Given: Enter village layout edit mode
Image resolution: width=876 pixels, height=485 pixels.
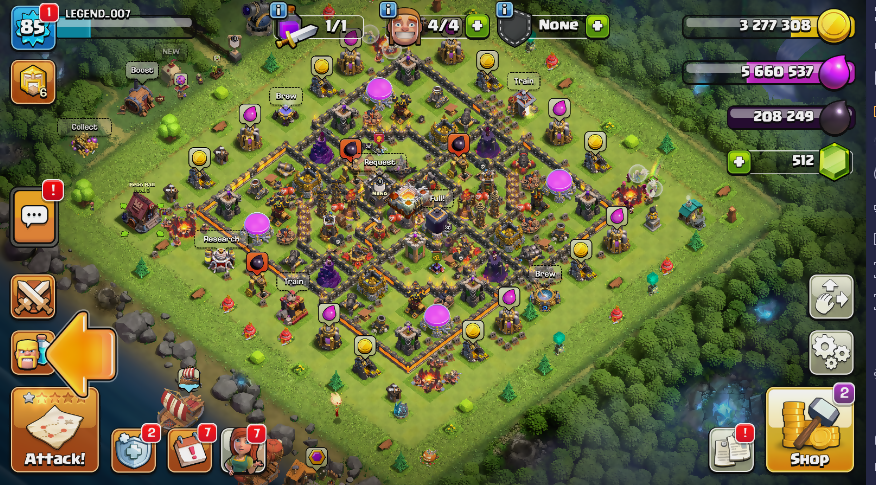Looking at the screenshot, I should (831, 296).
